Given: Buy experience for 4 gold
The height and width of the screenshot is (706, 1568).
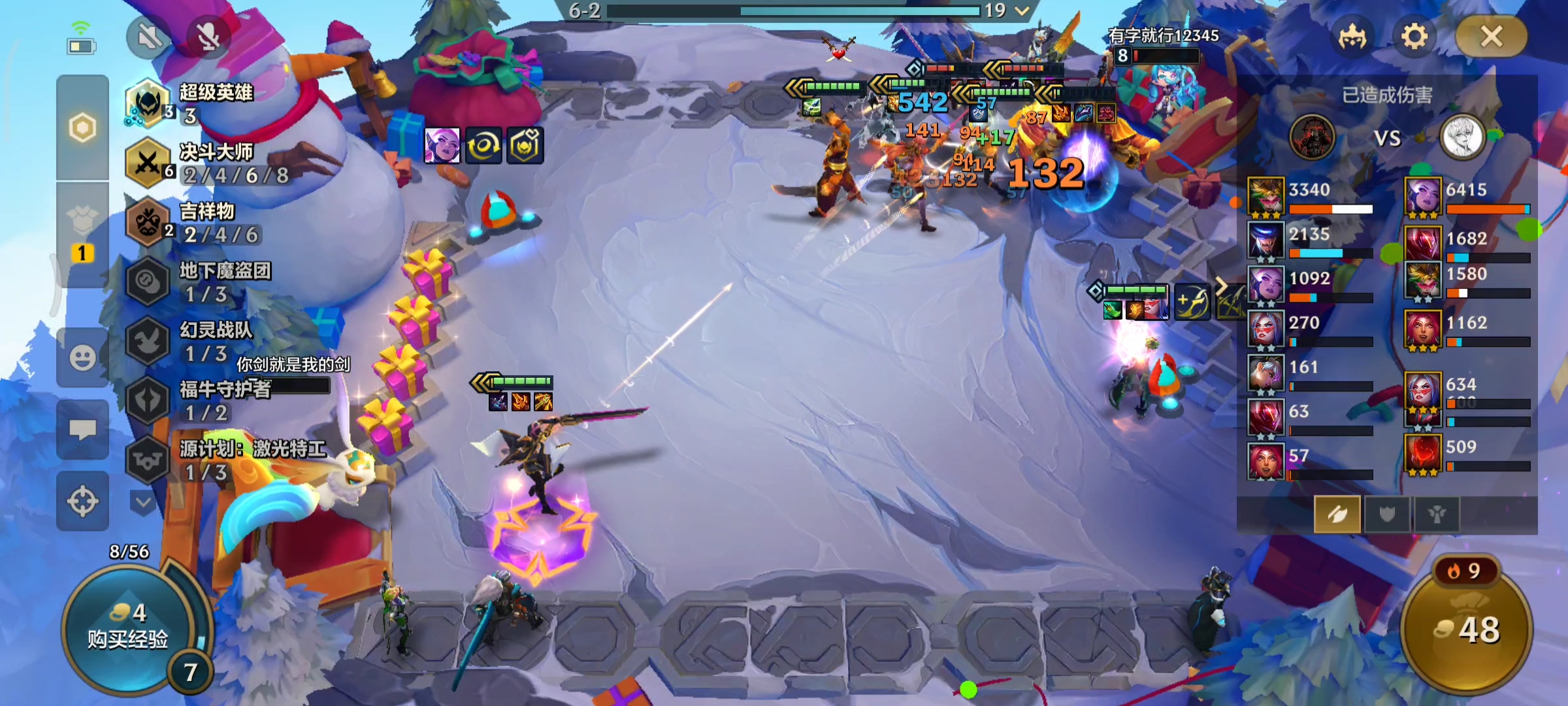Looking at the screenshot, I should [x=128, y=628].
